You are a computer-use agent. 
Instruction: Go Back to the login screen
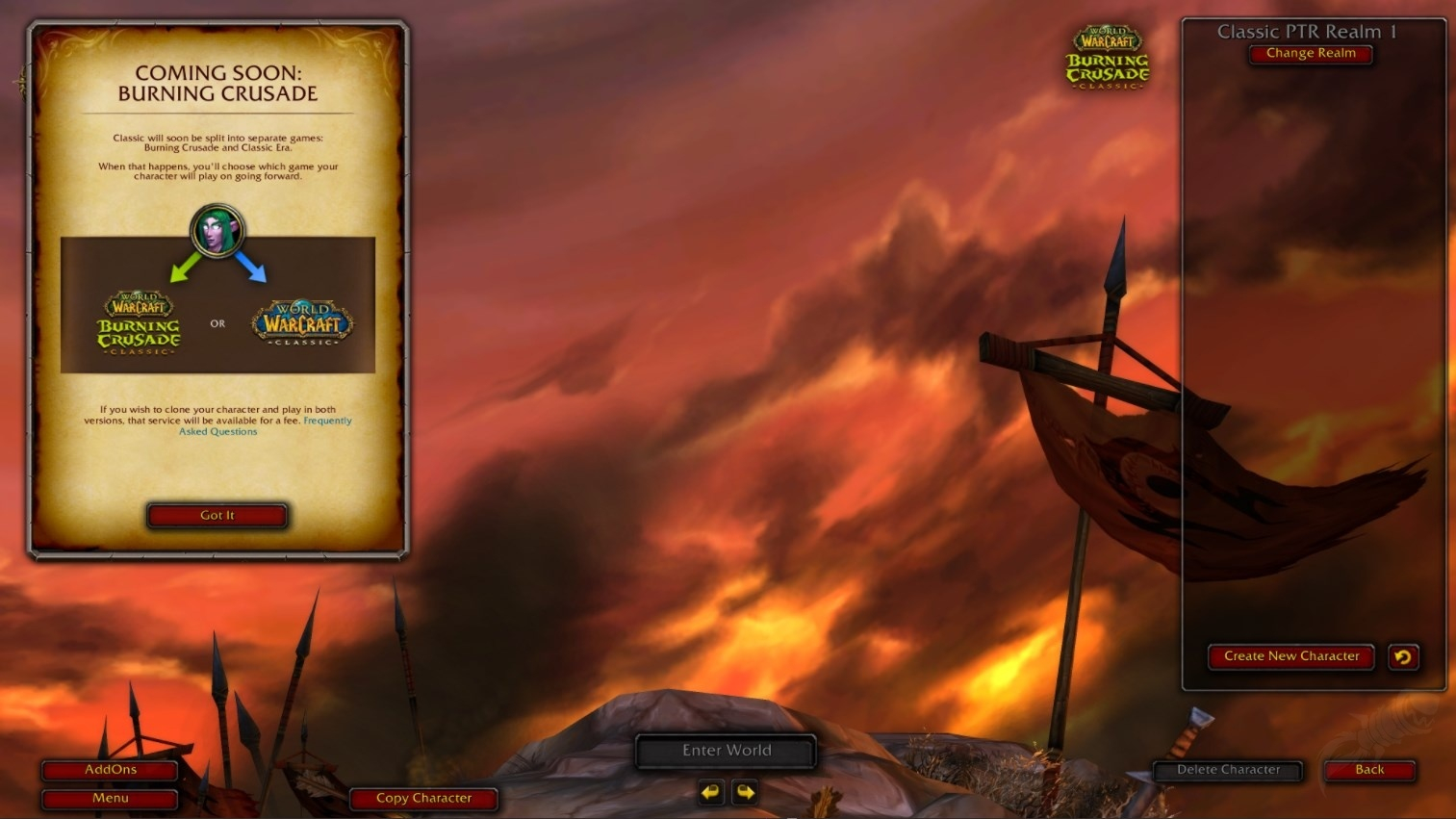point(1369,770)
